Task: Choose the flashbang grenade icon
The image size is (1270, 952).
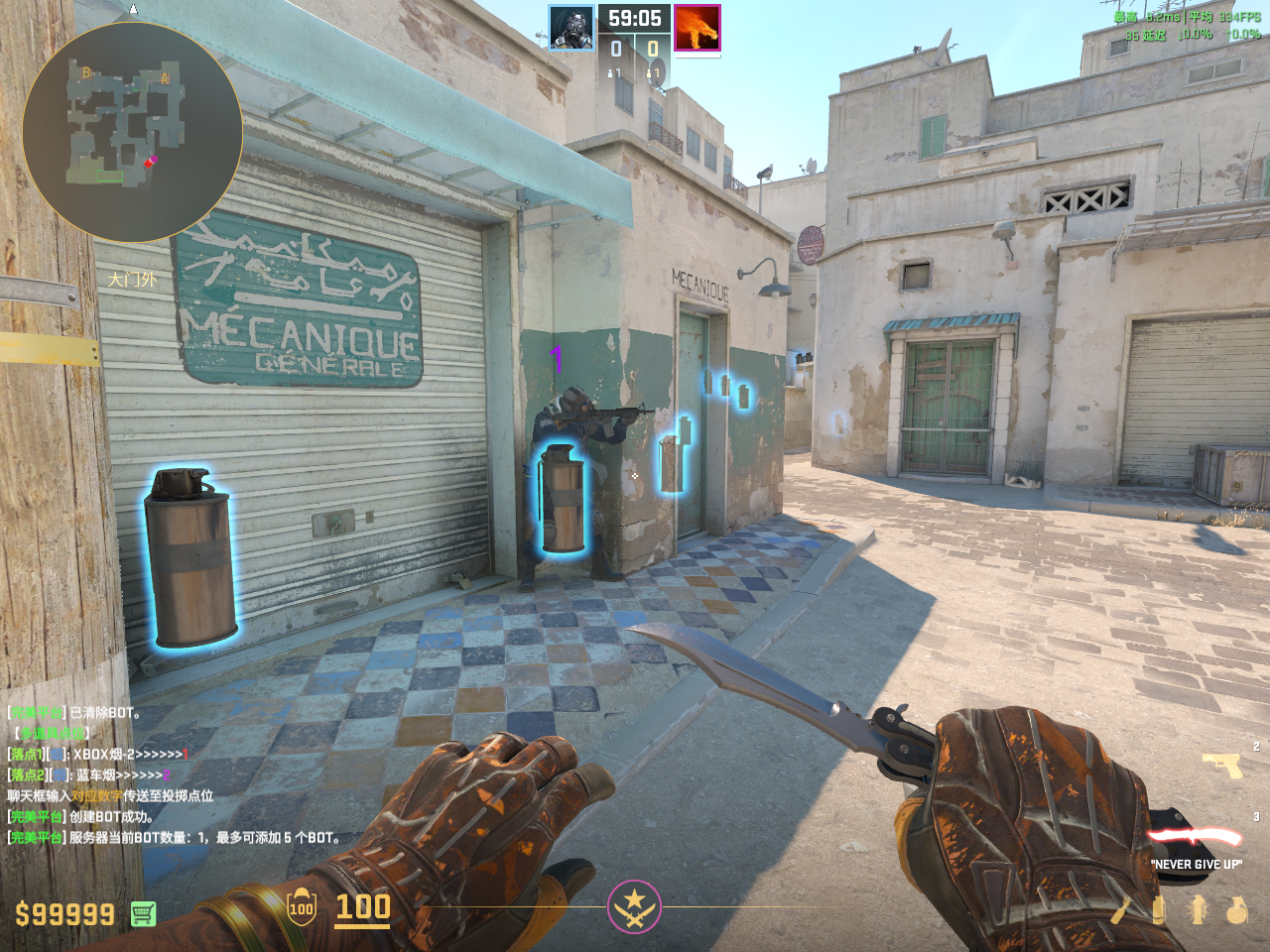Action: [1198, 910]
